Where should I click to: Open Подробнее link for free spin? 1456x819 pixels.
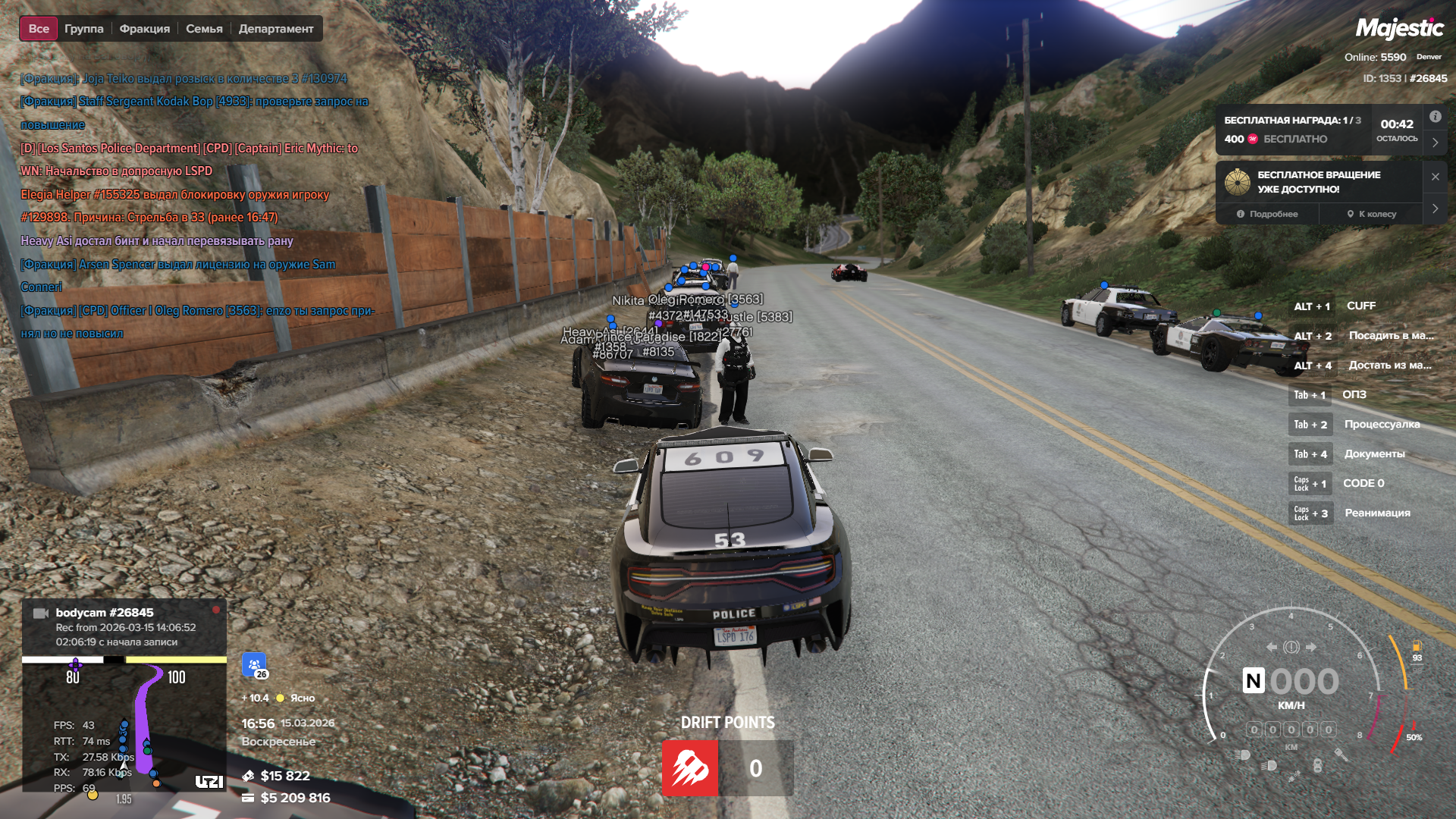point(1267,214)
